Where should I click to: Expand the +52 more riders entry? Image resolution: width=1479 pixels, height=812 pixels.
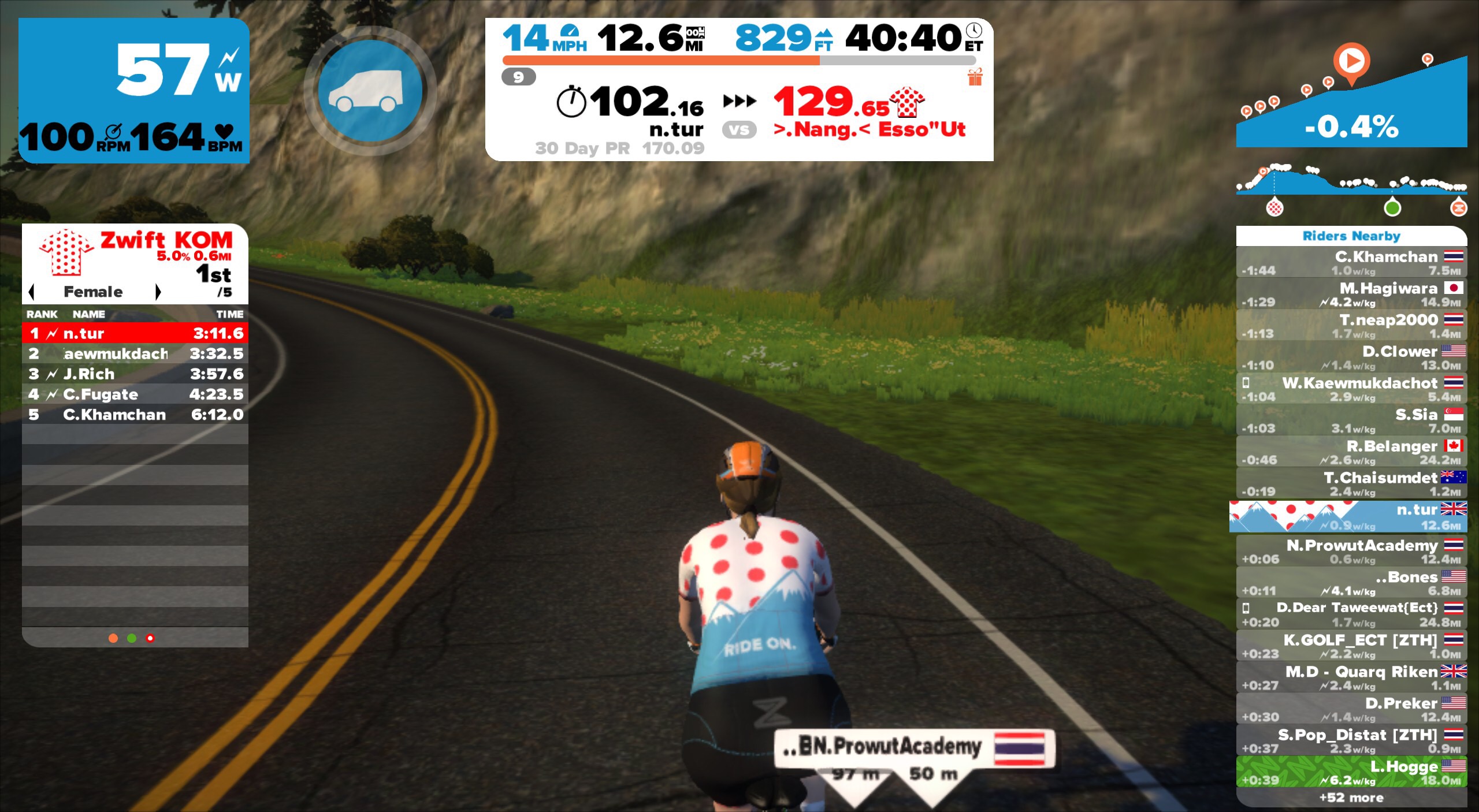[1351, 798]
